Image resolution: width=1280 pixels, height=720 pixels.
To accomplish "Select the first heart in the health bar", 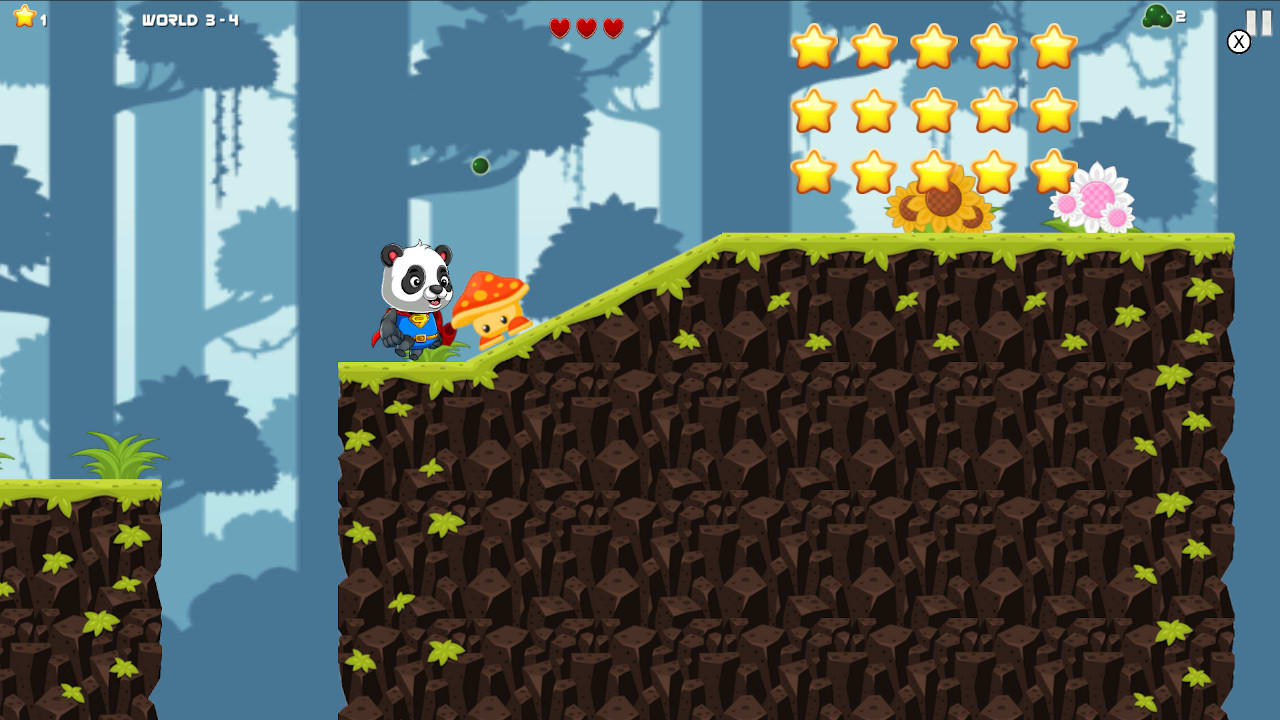I will tap(560, 29).
